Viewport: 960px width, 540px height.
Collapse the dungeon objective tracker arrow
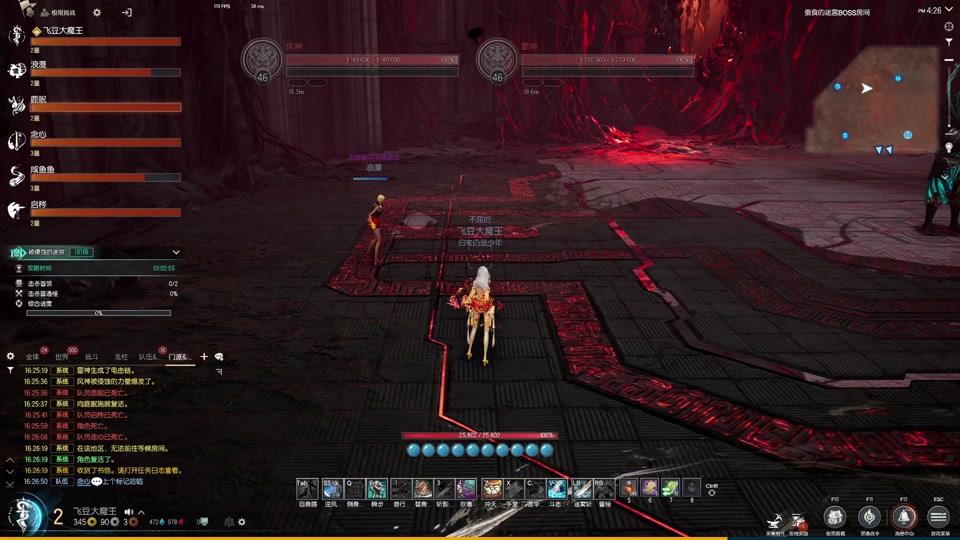pos(176,252)
